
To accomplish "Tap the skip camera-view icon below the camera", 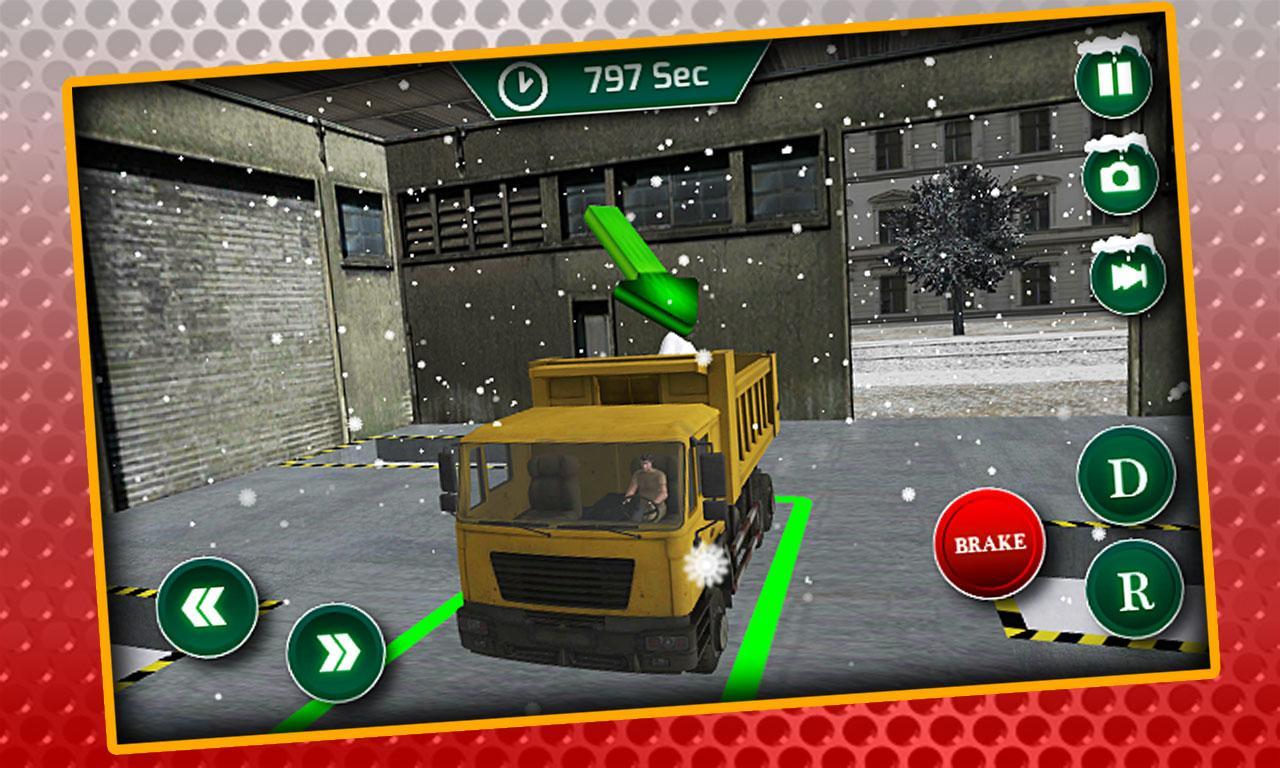I will click(1126, 277).
